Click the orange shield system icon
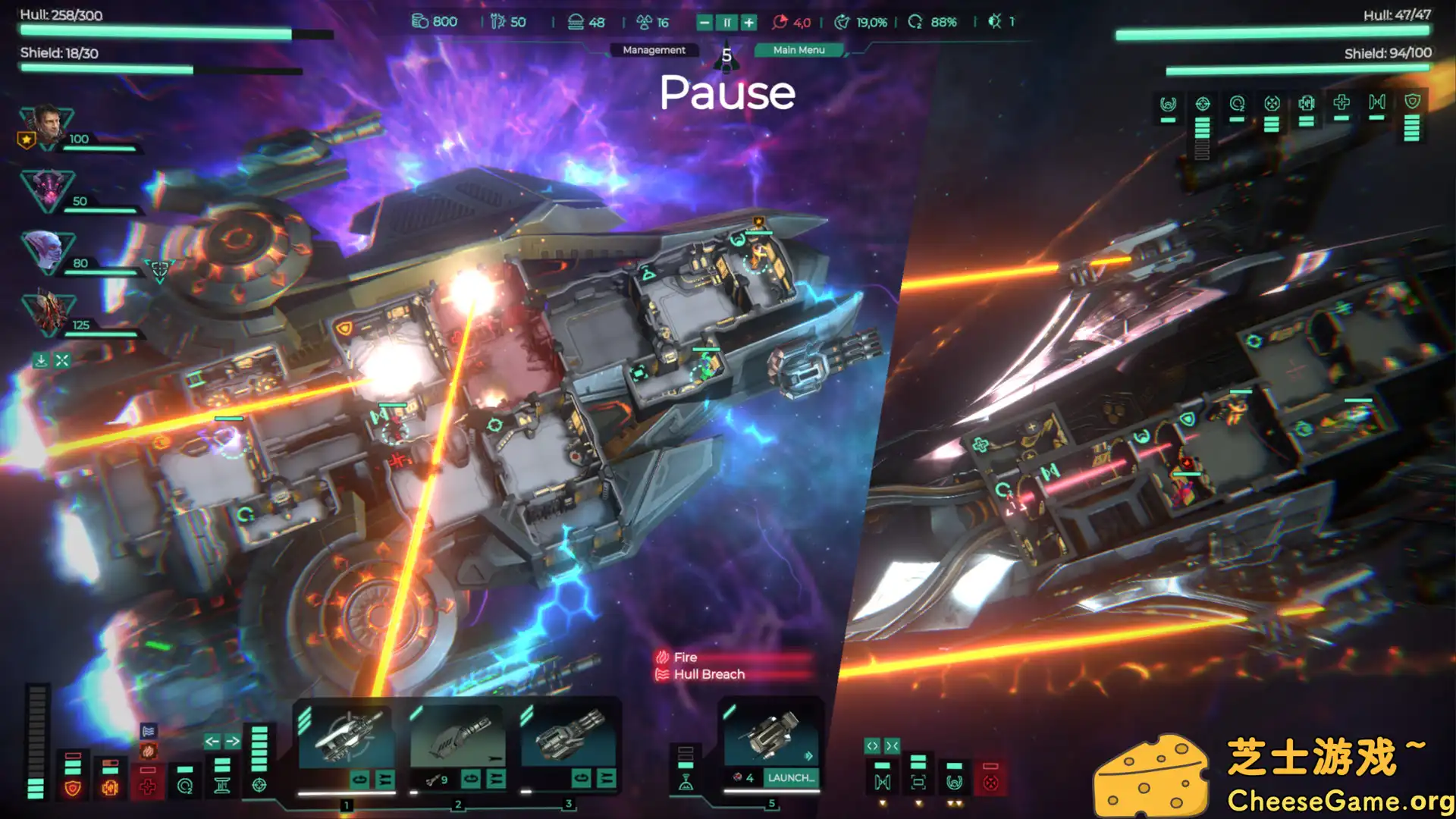This screenshot has height=819, width=1456. (72, 787)
